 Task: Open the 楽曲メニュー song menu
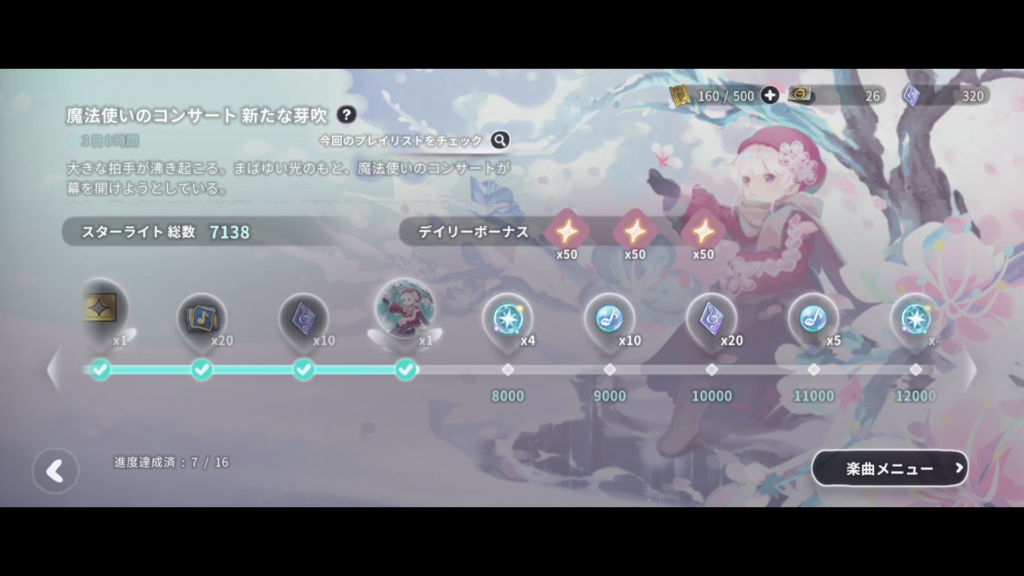(x=890, y=468)
